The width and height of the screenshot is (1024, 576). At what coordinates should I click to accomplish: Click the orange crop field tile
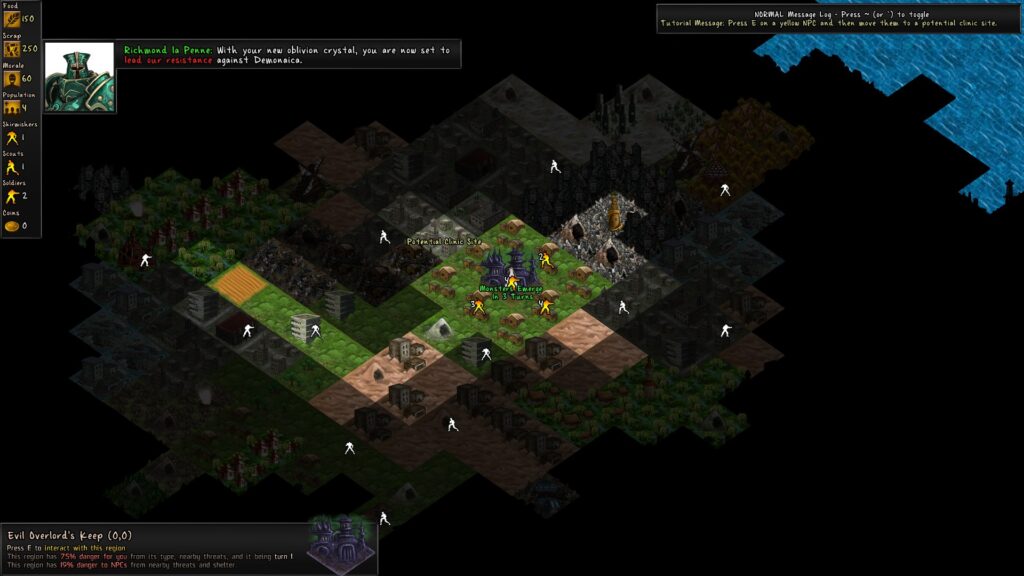pos(238,284)
